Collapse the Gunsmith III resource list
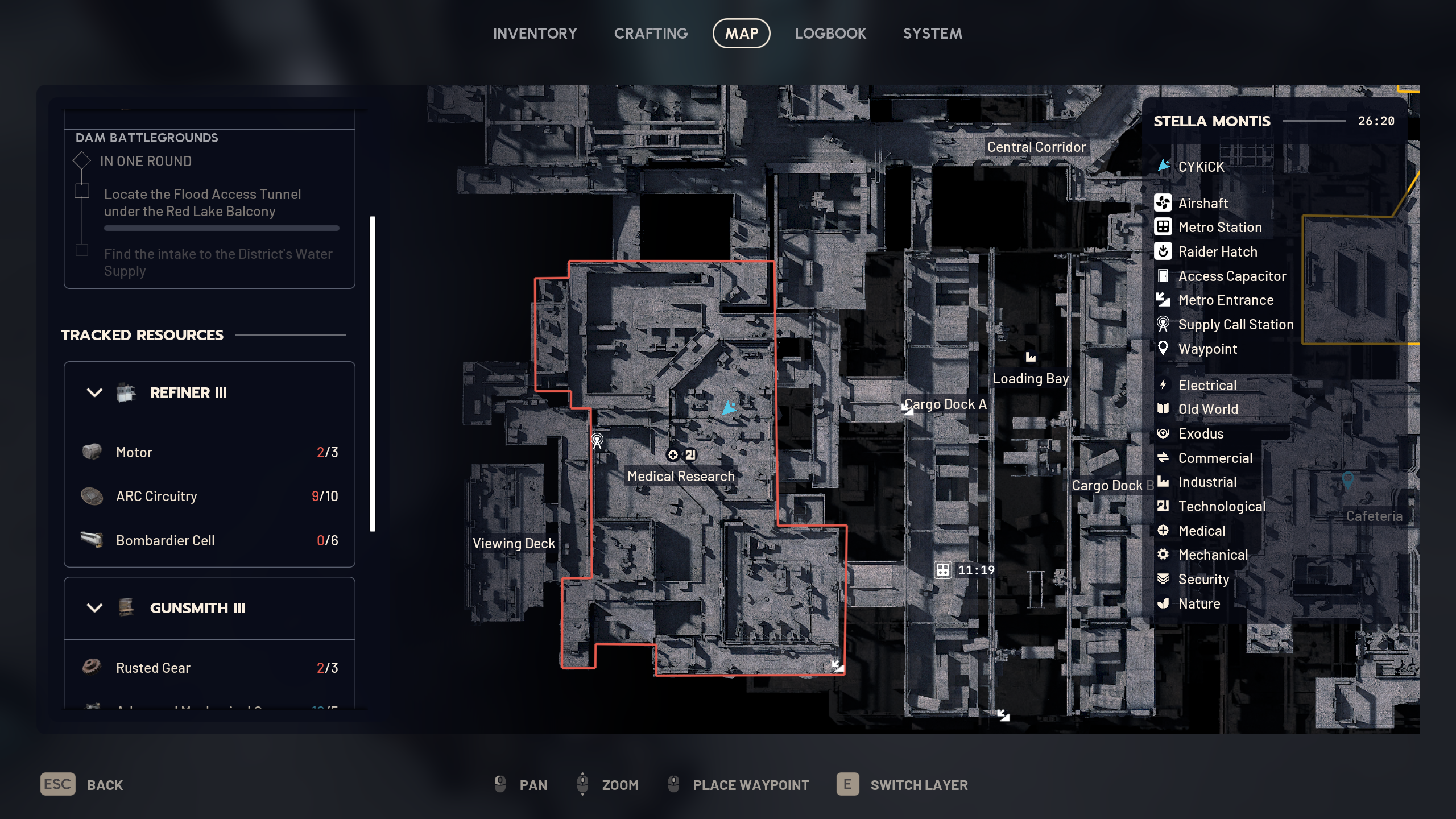This screenshot has height=819, width=1456. tap(94, 608)
